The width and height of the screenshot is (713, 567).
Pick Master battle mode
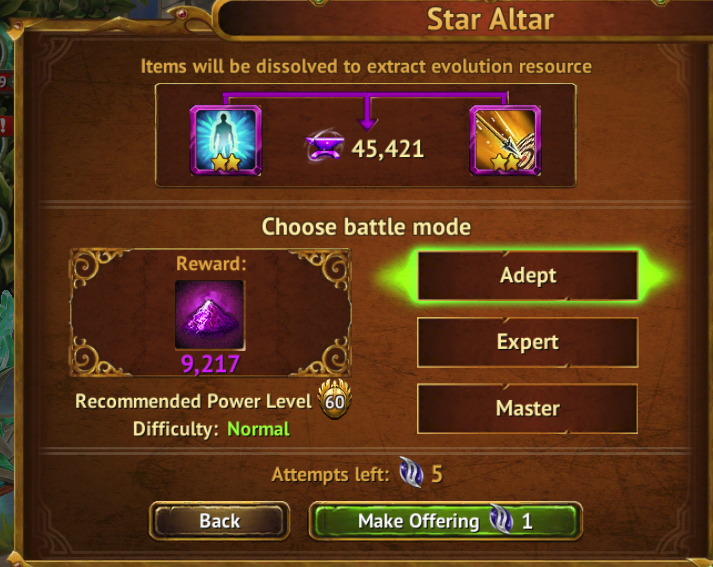(x=527, y=408)
